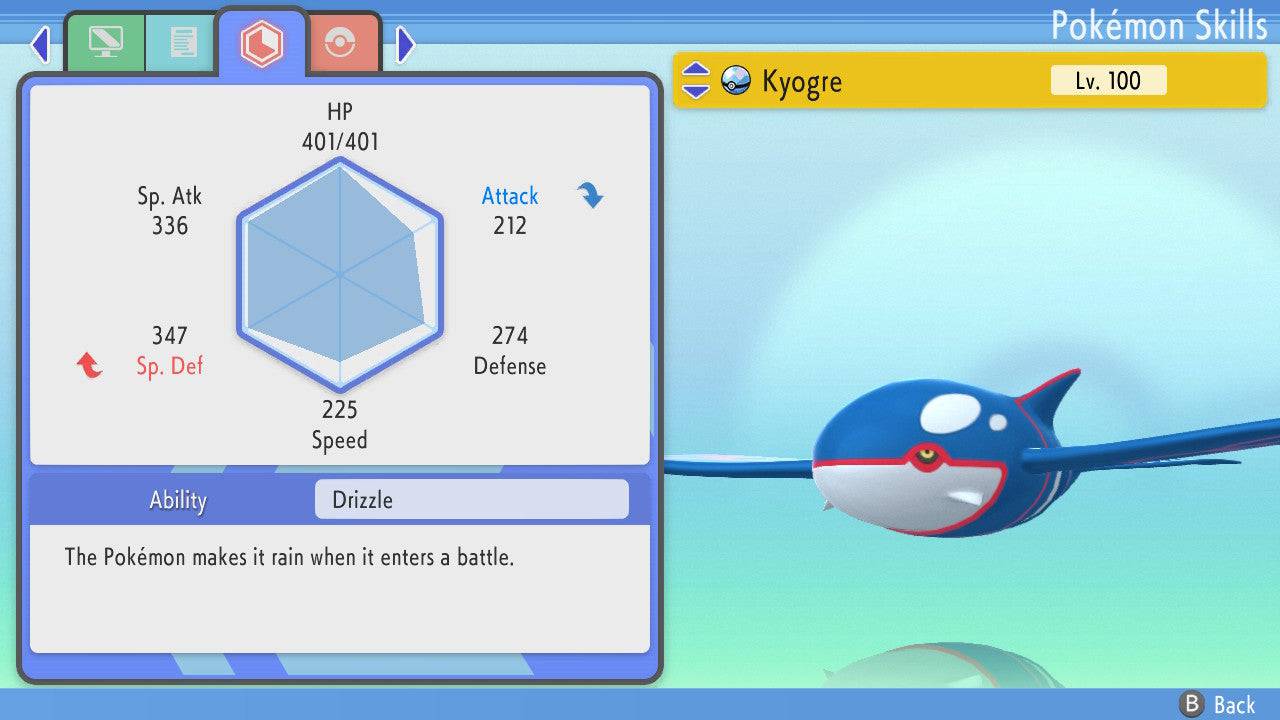Go back using the Back button
Image resolution: width=1280 pixels, height=720 pixels.
pyautogui.click(x=1218, y=704)
